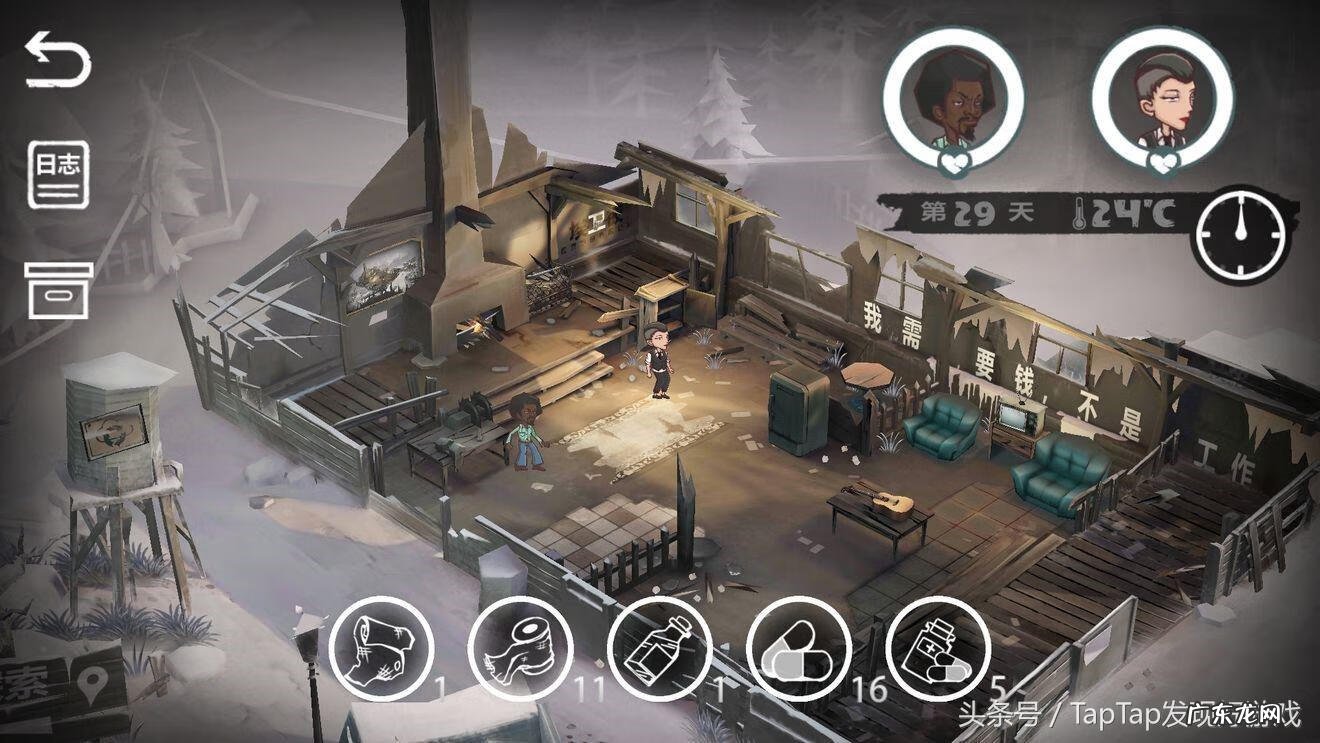Image resolution: width=1320 pixels, height=743 pixels.
Task: Choose the short-haired woman's portrait
Action: pyautogui.click(x=1162, y=97)
